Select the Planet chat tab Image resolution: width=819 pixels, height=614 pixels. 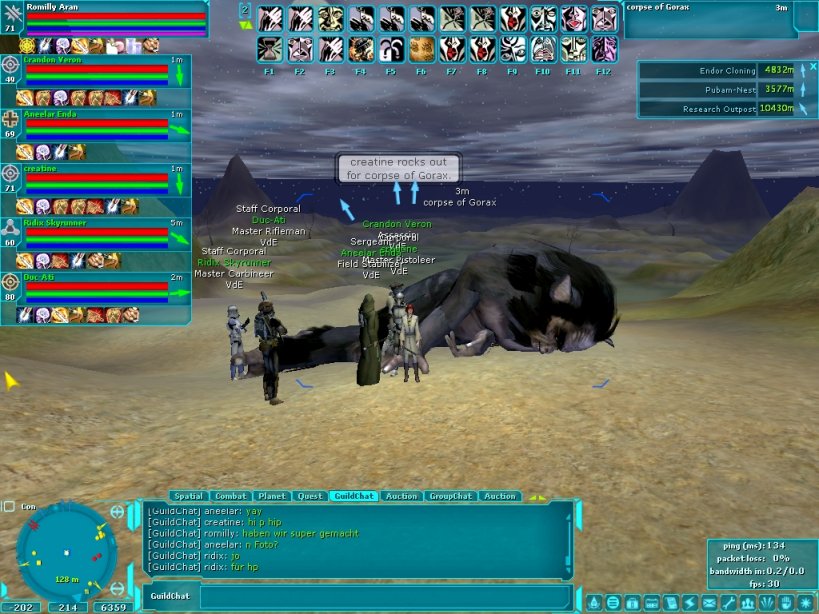(272, 496)
